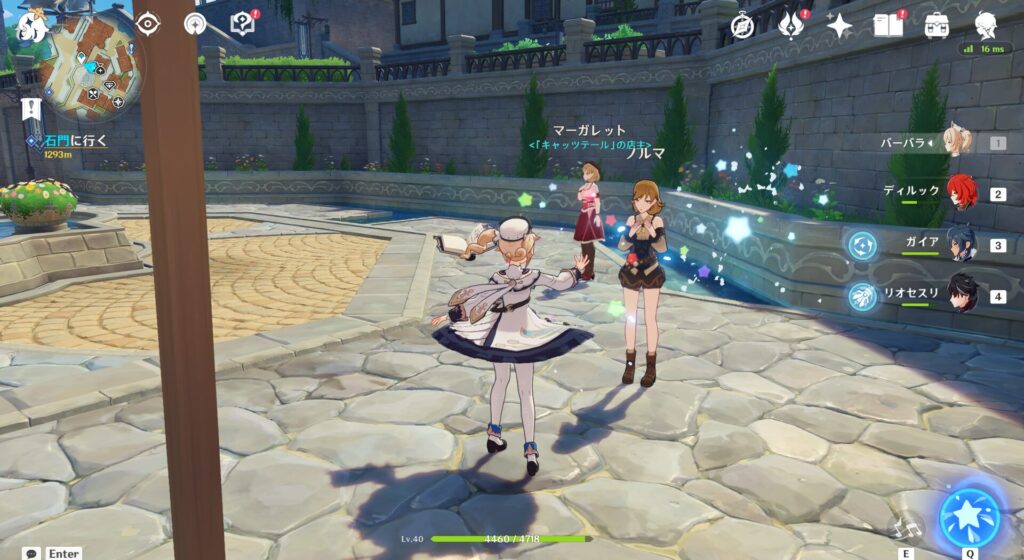
Task: Switch to party member ディルック
Action: tap(960, 193)
